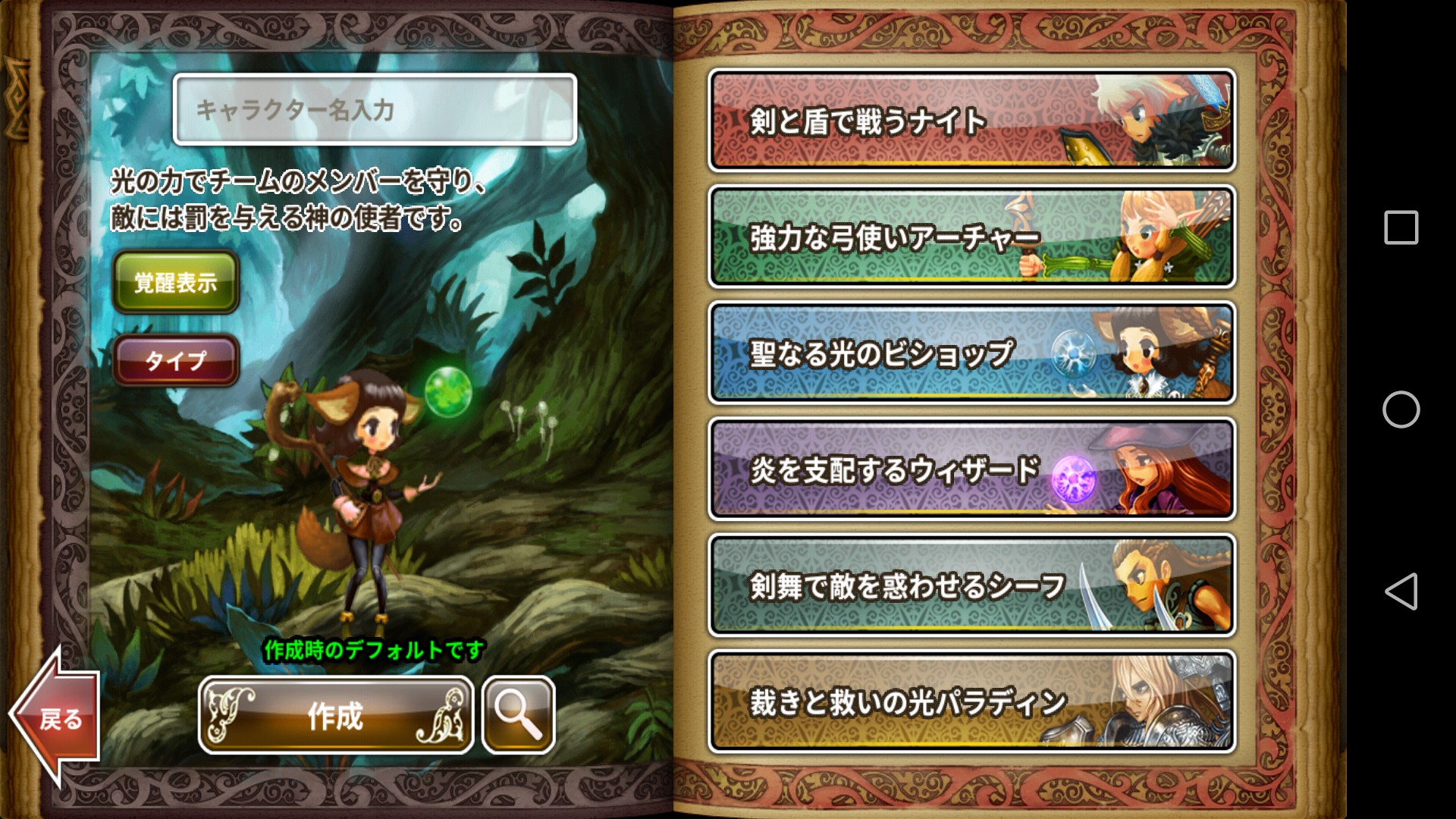Screen dimensions: 1456x819
Task: Choose the Archer class banner
Action: pyautogui.click(x=971, y=237)
